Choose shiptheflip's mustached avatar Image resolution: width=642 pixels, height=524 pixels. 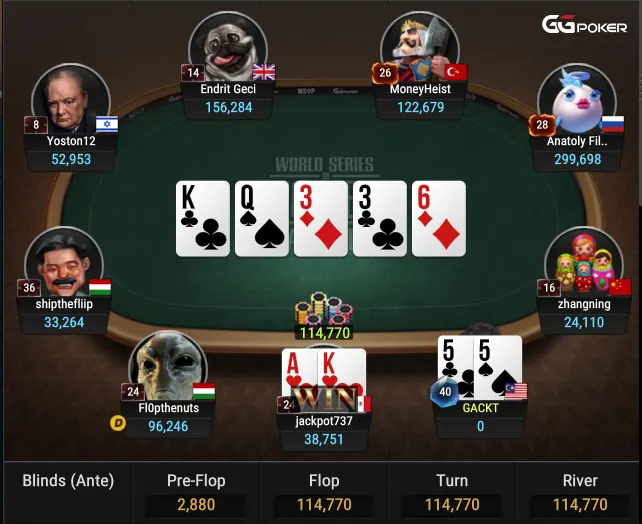coord(63,263)
